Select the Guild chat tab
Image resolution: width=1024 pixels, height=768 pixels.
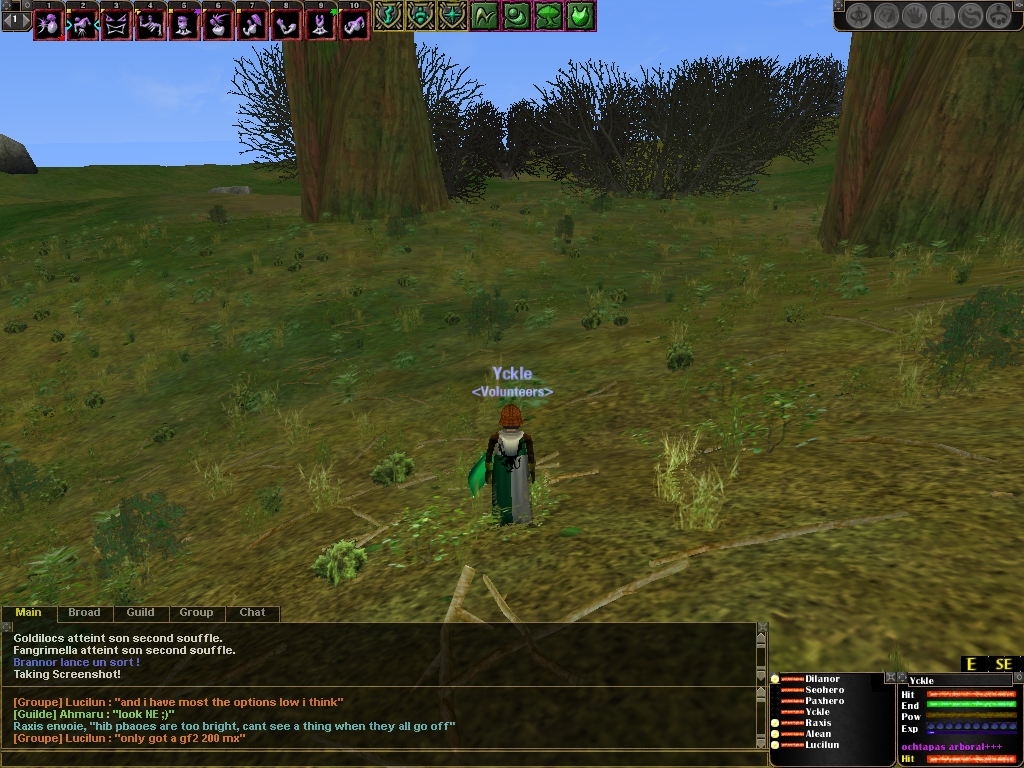[140, 613]
